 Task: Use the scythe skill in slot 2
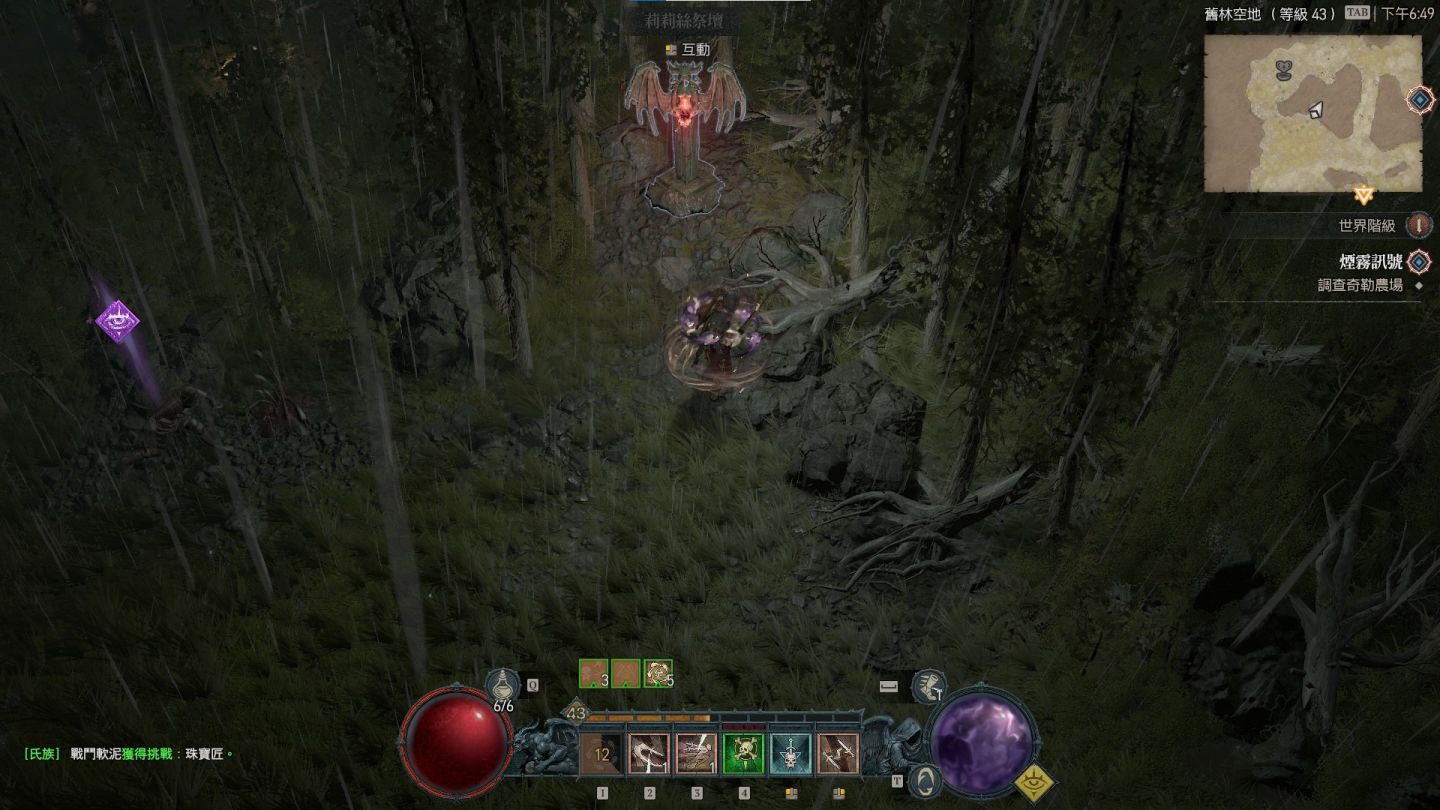click(x=649, y=754)
